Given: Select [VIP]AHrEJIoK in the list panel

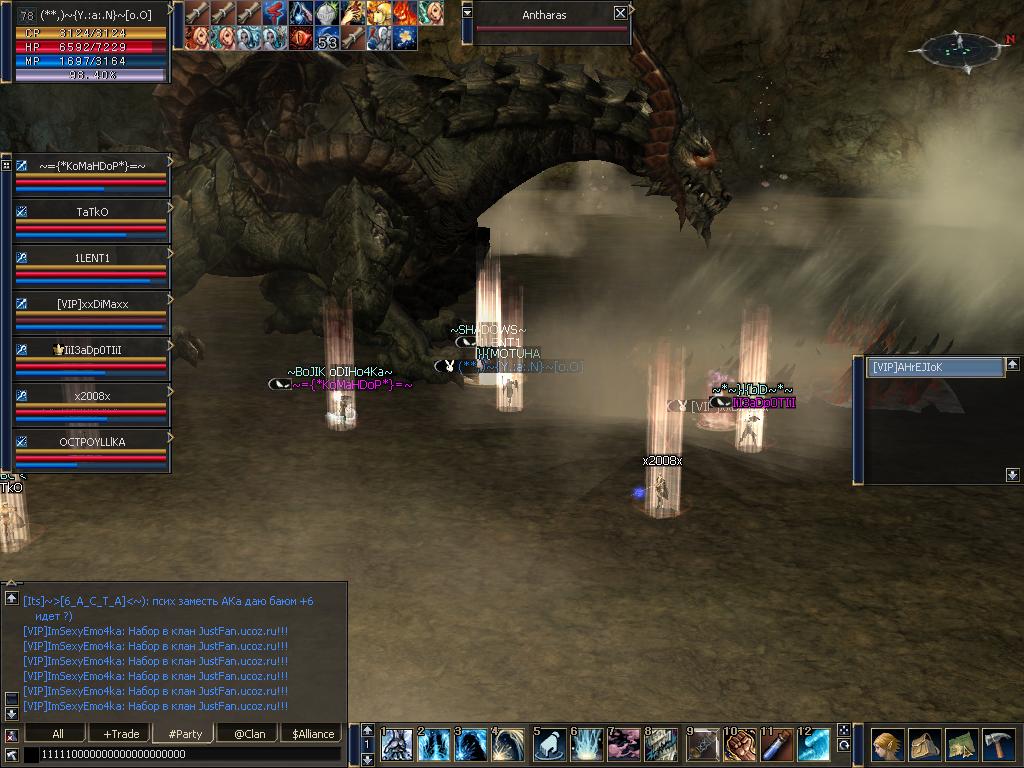Looking at the screenshot, I should click(935, 367).
